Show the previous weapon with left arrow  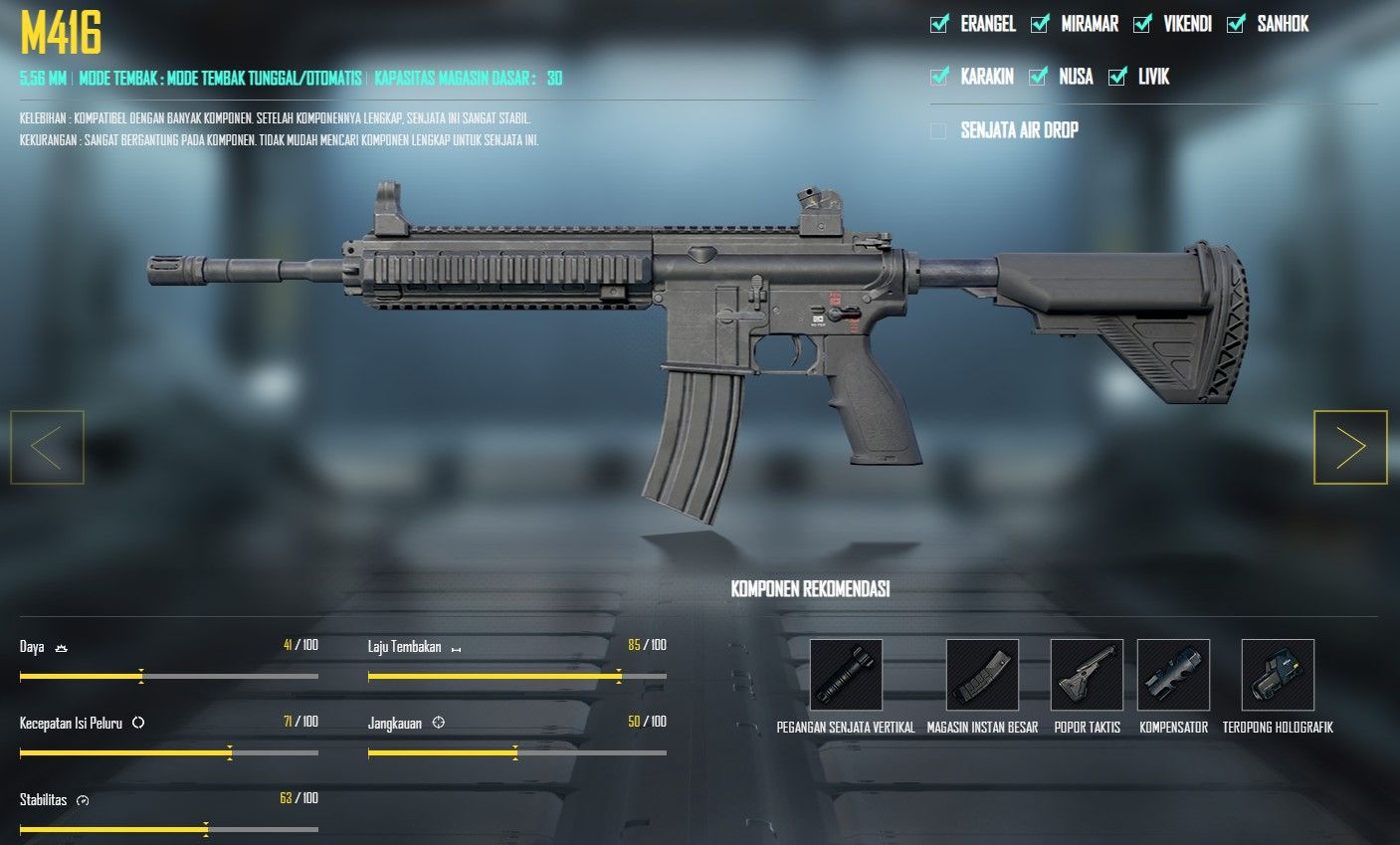coord(47,448)
